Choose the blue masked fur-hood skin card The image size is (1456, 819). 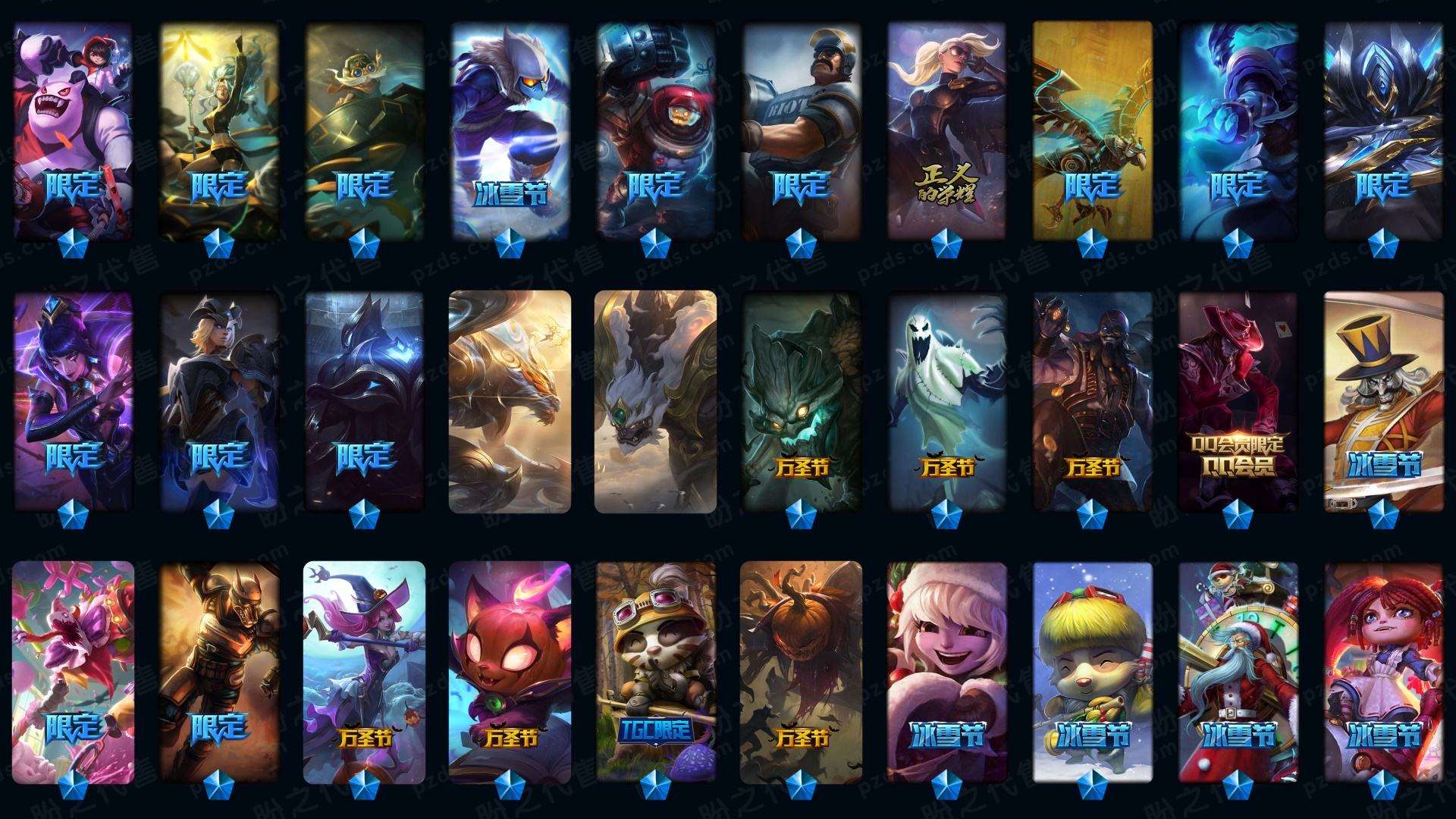click(510, 130)
